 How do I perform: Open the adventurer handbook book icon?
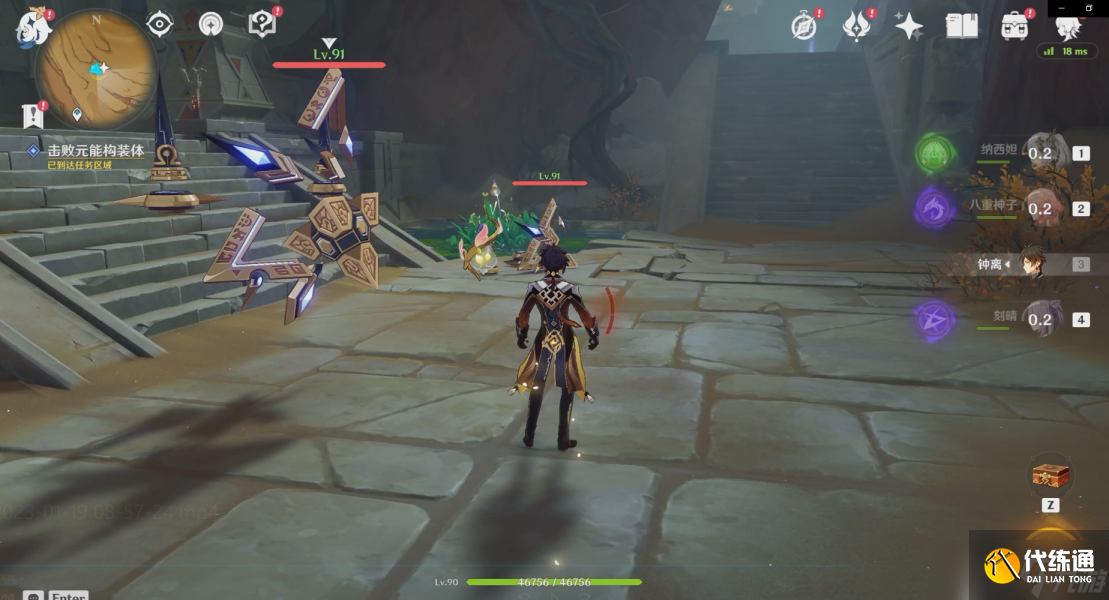coord(962,26)
